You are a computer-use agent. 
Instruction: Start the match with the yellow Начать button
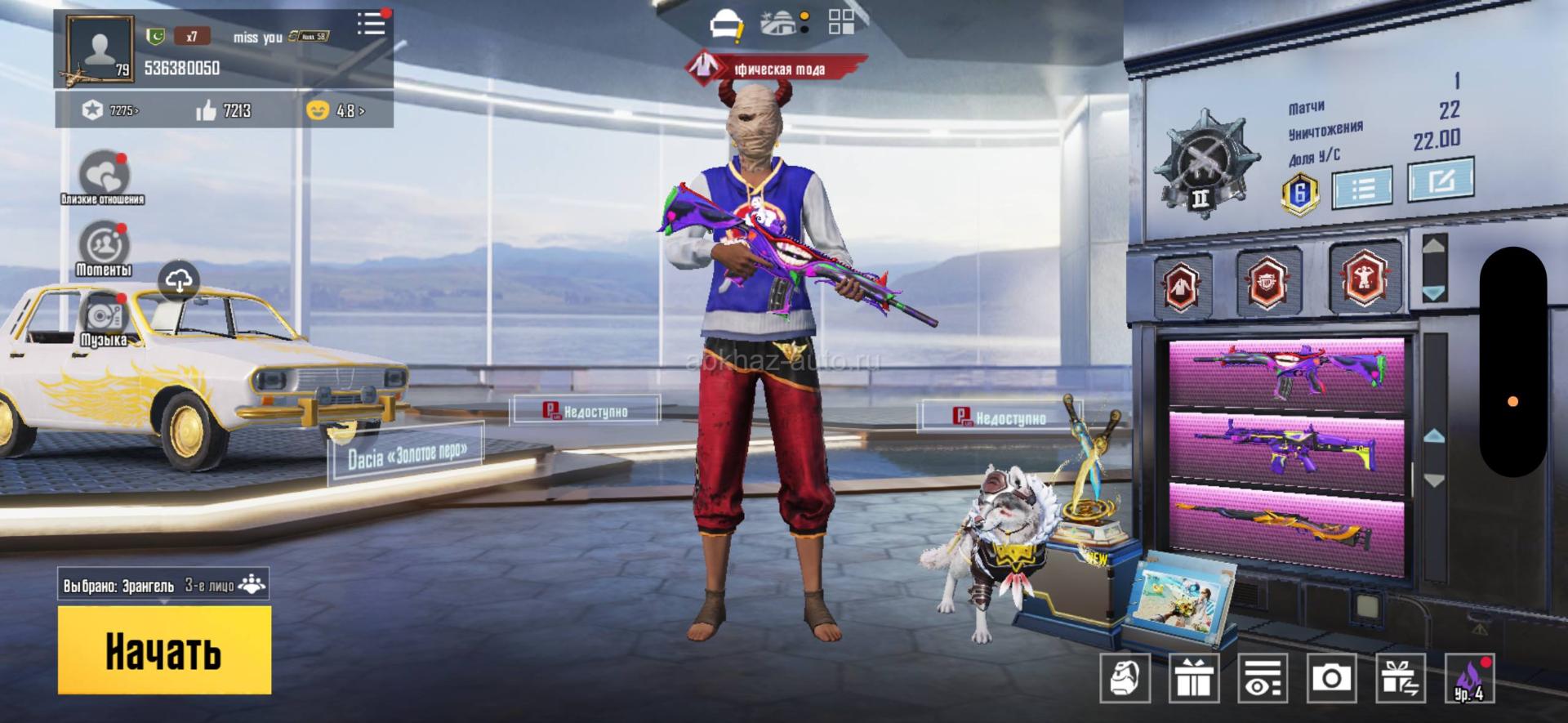click(164, 650)
